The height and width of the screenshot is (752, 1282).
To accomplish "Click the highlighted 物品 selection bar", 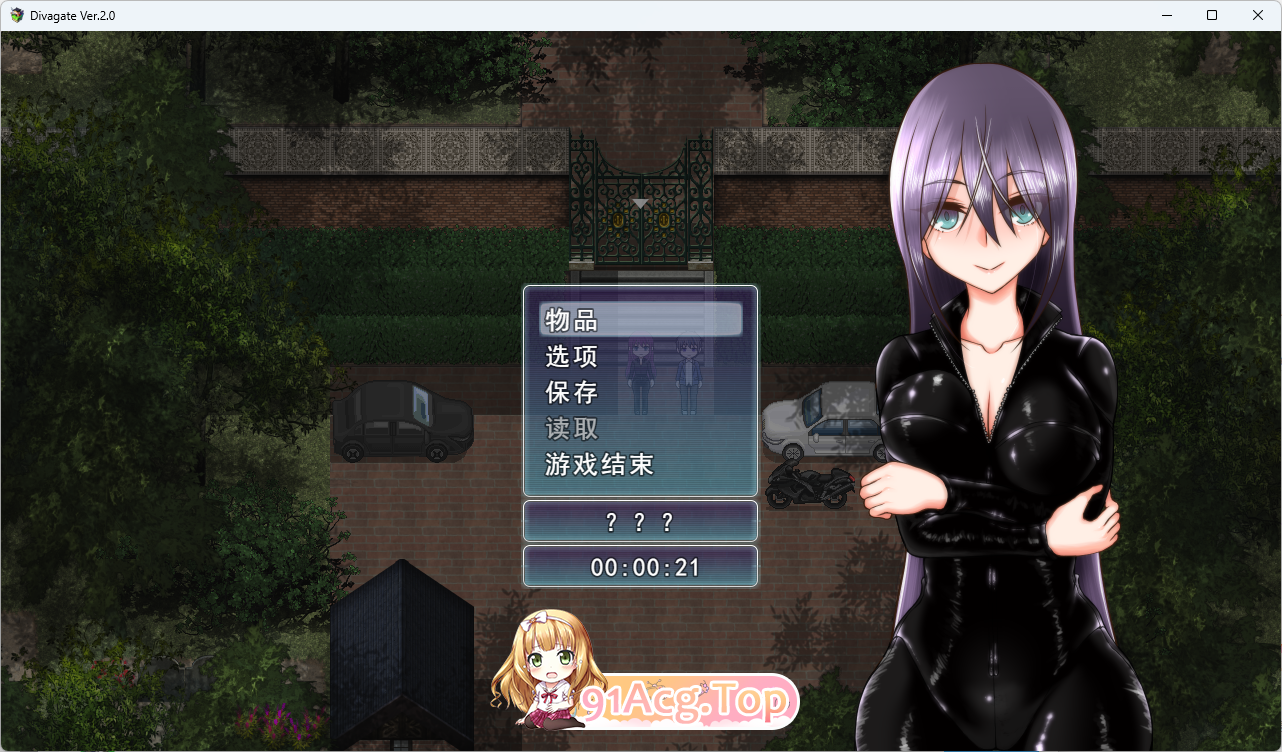I will [640, 320].
